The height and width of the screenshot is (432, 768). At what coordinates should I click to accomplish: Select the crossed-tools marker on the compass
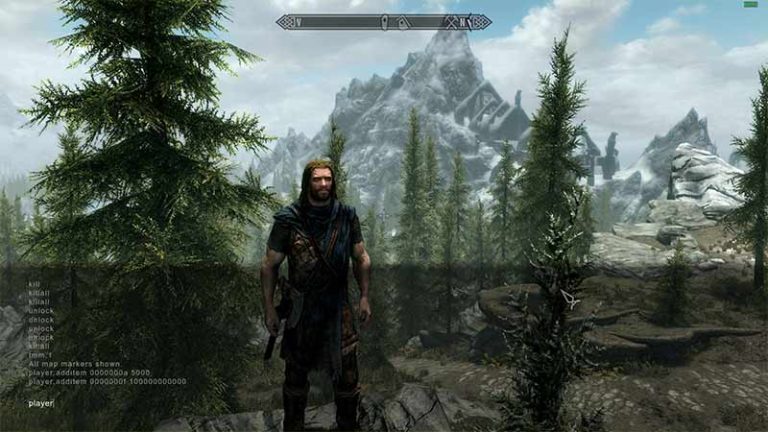[x=451, y=22]
